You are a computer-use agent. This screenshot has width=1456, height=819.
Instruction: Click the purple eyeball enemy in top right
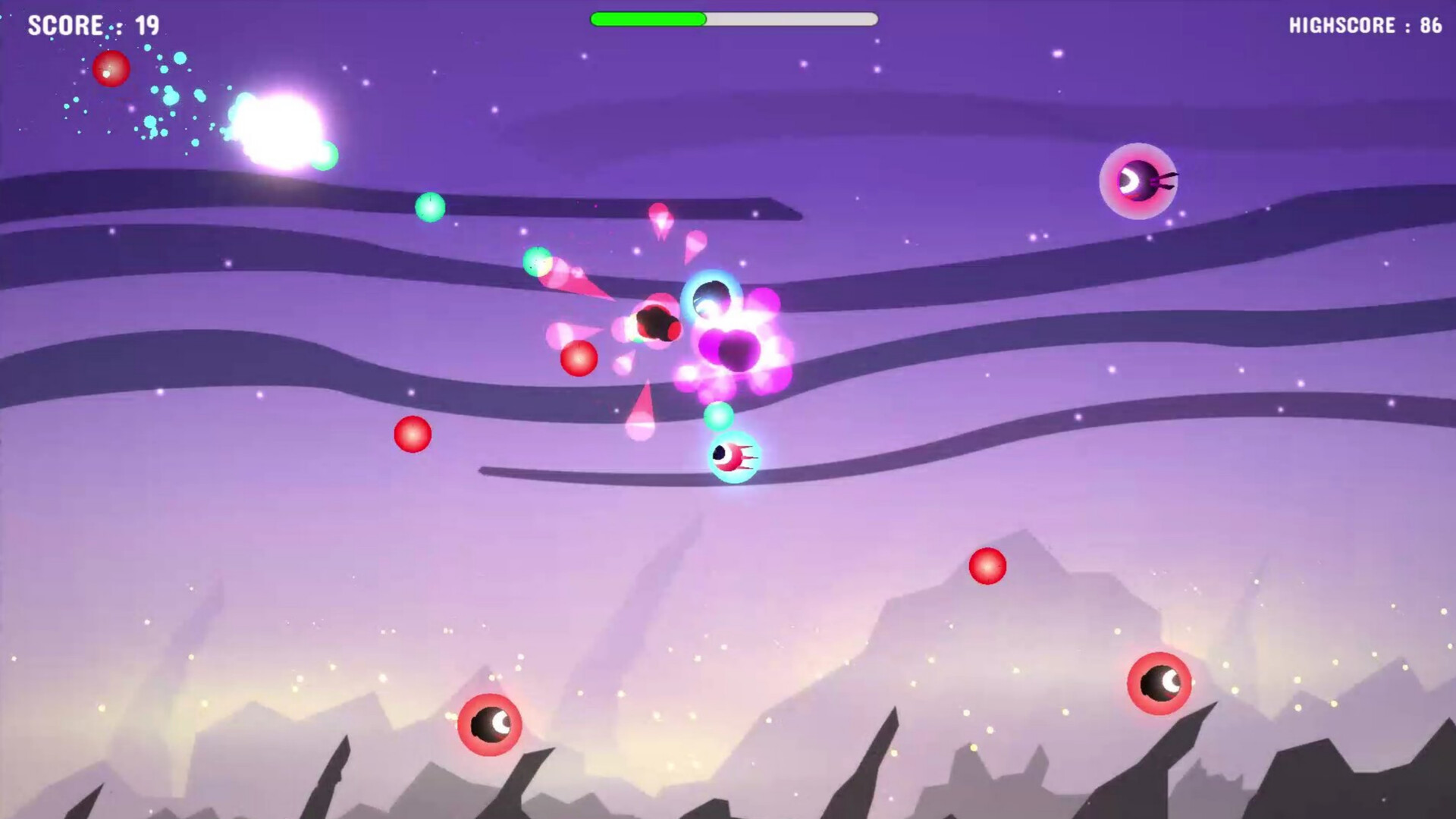[1137, 180]
